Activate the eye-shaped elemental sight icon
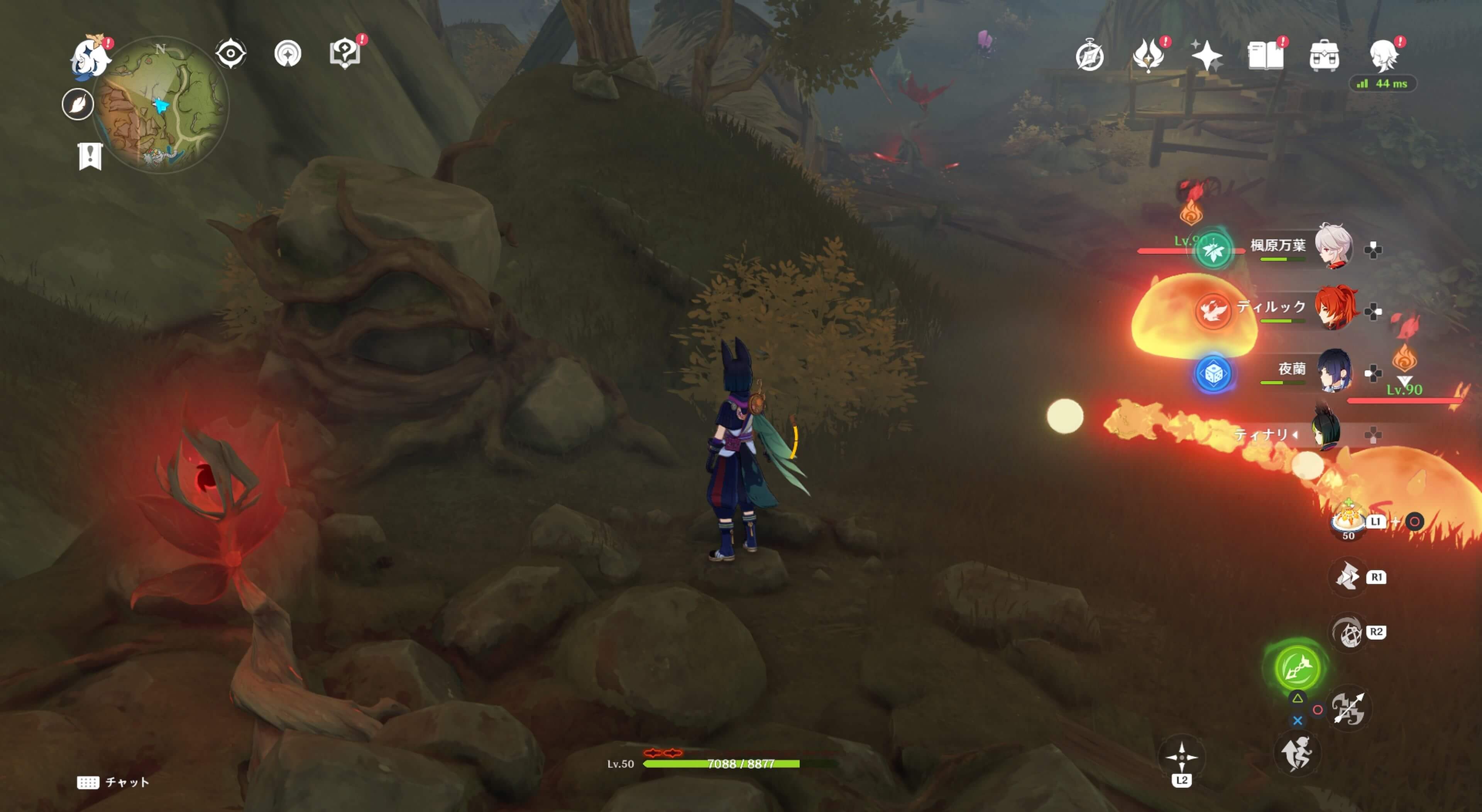The width and height of the screenshot is (1482, 812). [231, 54]
